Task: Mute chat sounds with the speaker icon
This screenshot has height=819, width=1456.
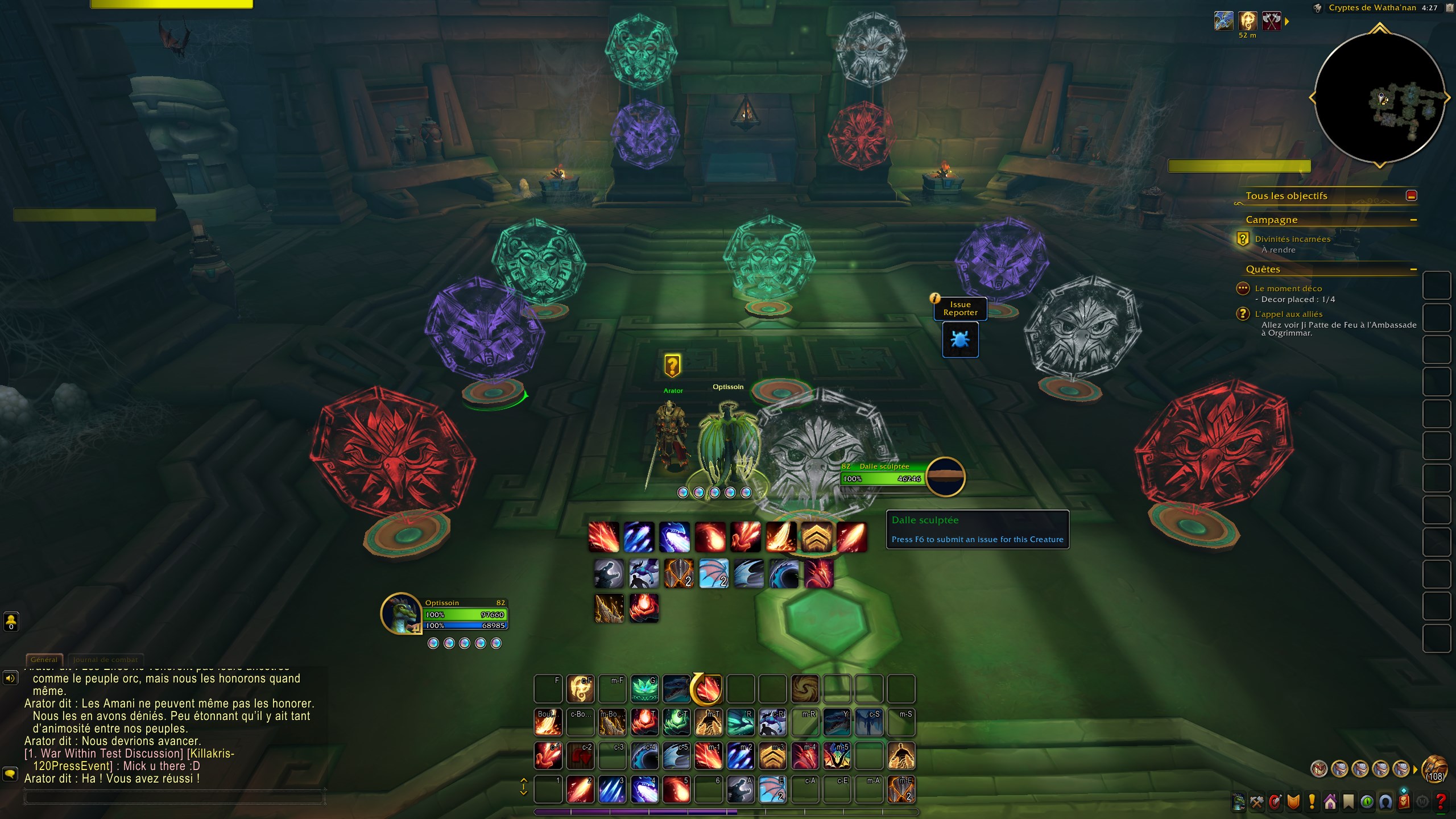Action: coord(10,677)
